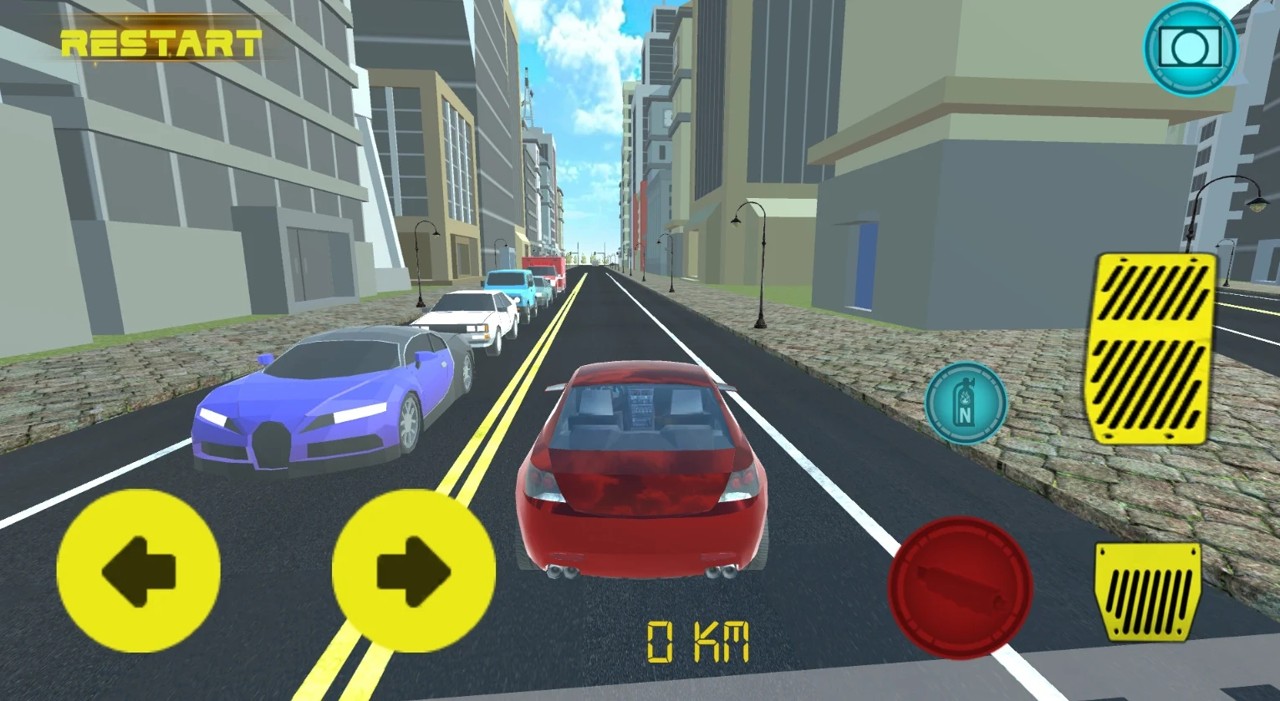The height and width of the screenshot is (701, 1280).
Task: Tap the large yellow gas pedal
Action: click(x=1150, y=347)
